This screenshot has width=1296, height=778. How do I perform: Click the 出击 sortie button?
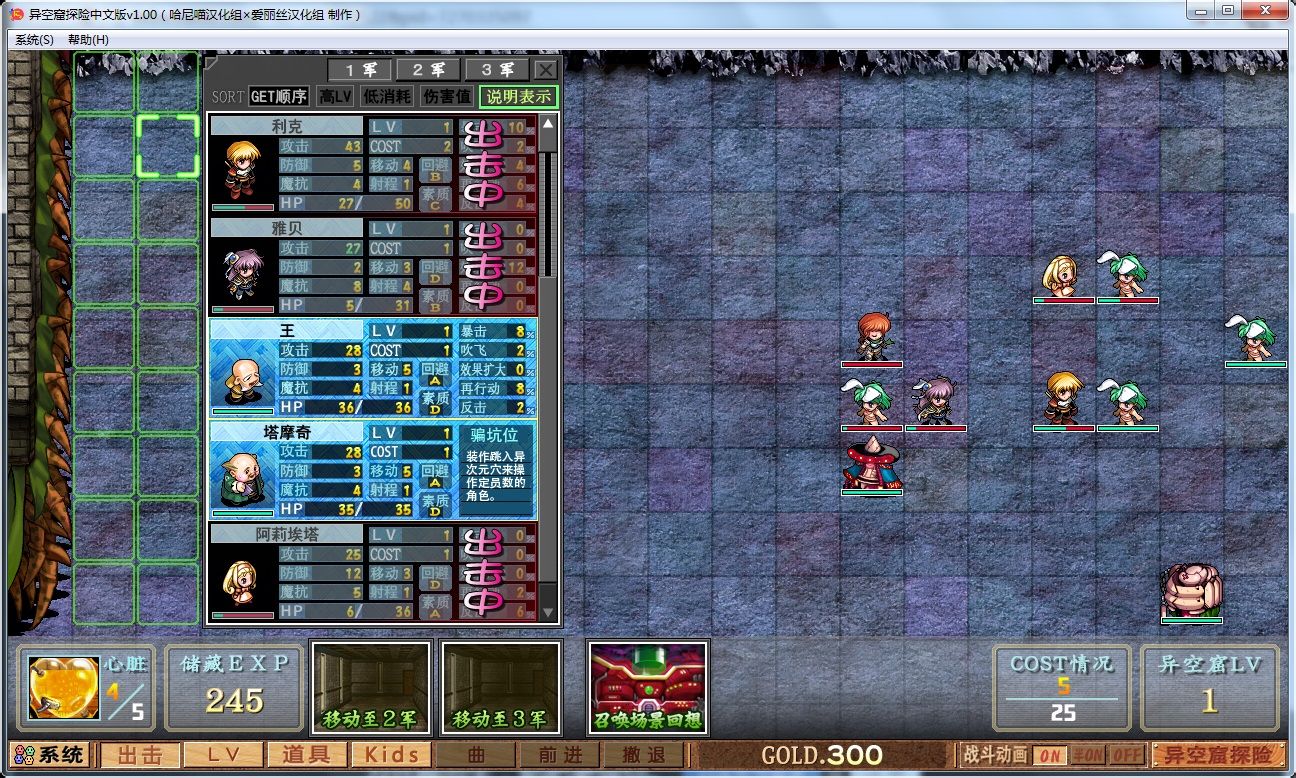pos(140,755)
